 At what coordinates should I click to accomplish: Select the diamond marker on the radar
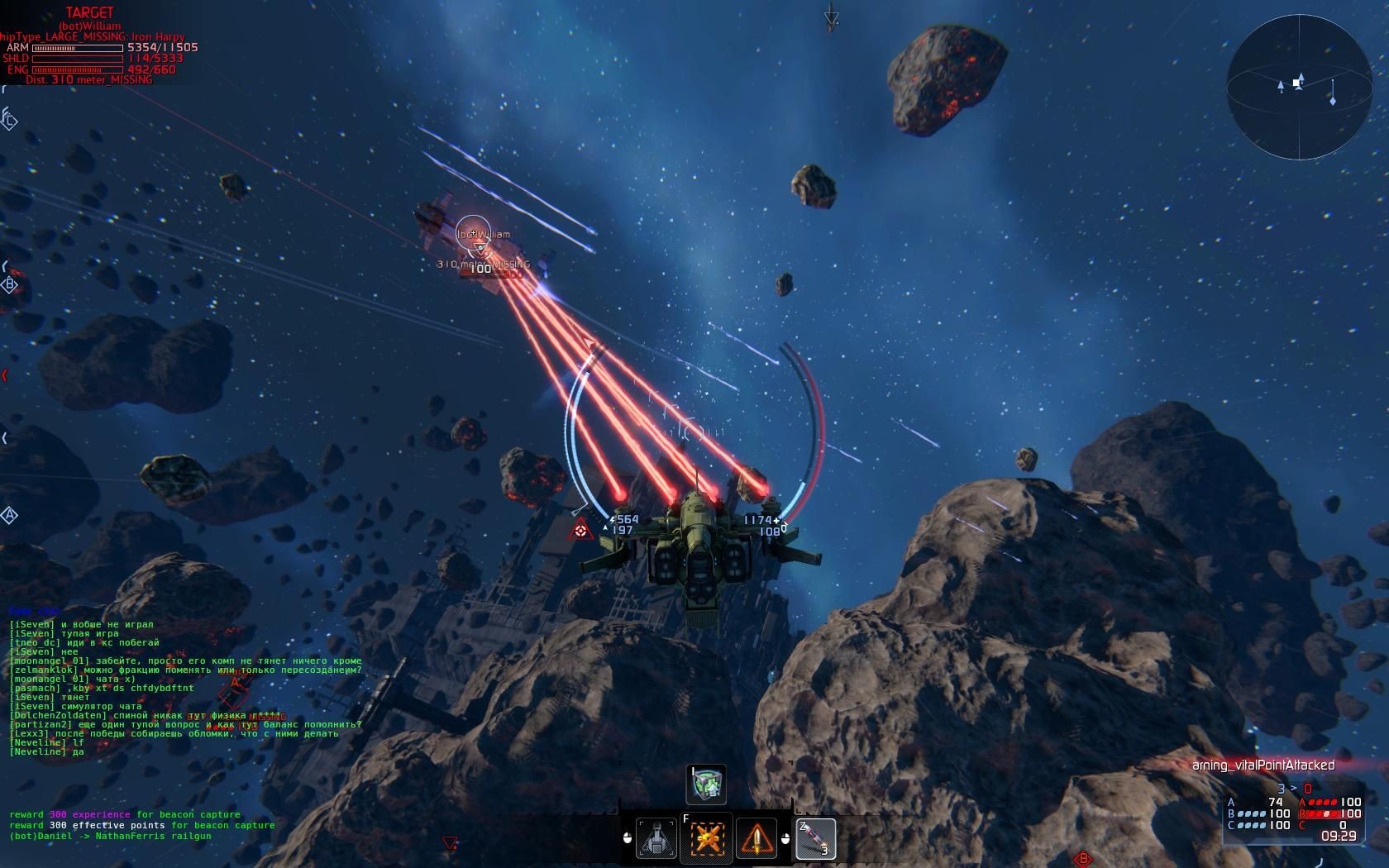coord(1332,101)
